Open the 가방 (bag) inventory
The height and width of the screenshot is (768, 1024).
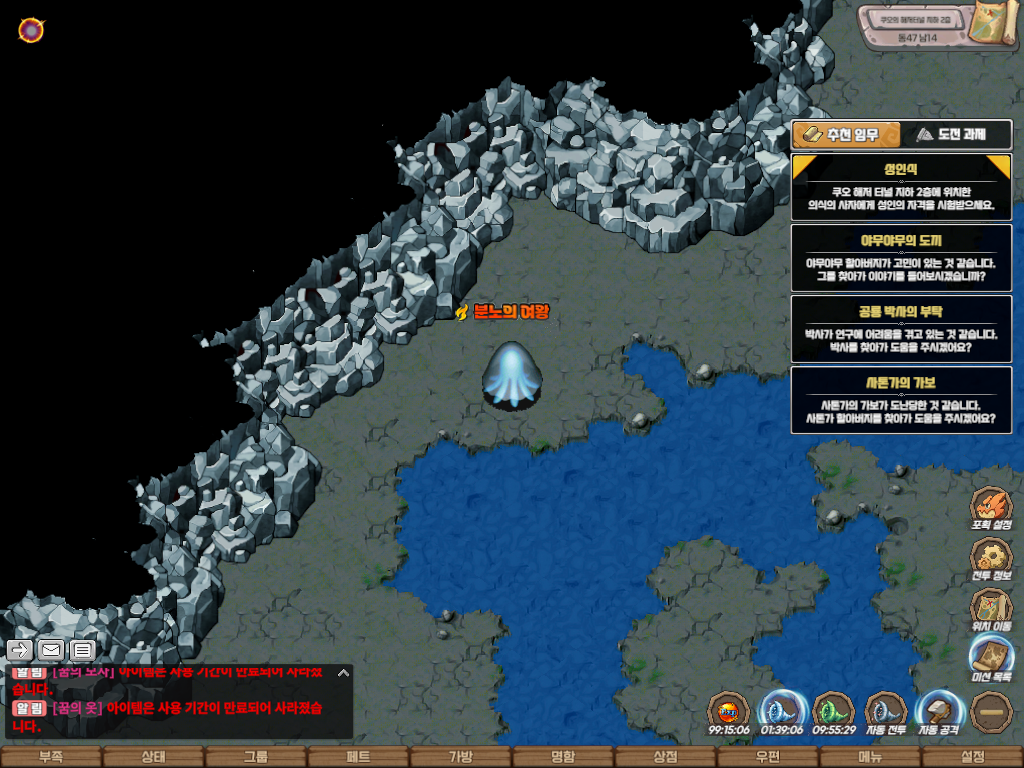[x=460, y=757]
